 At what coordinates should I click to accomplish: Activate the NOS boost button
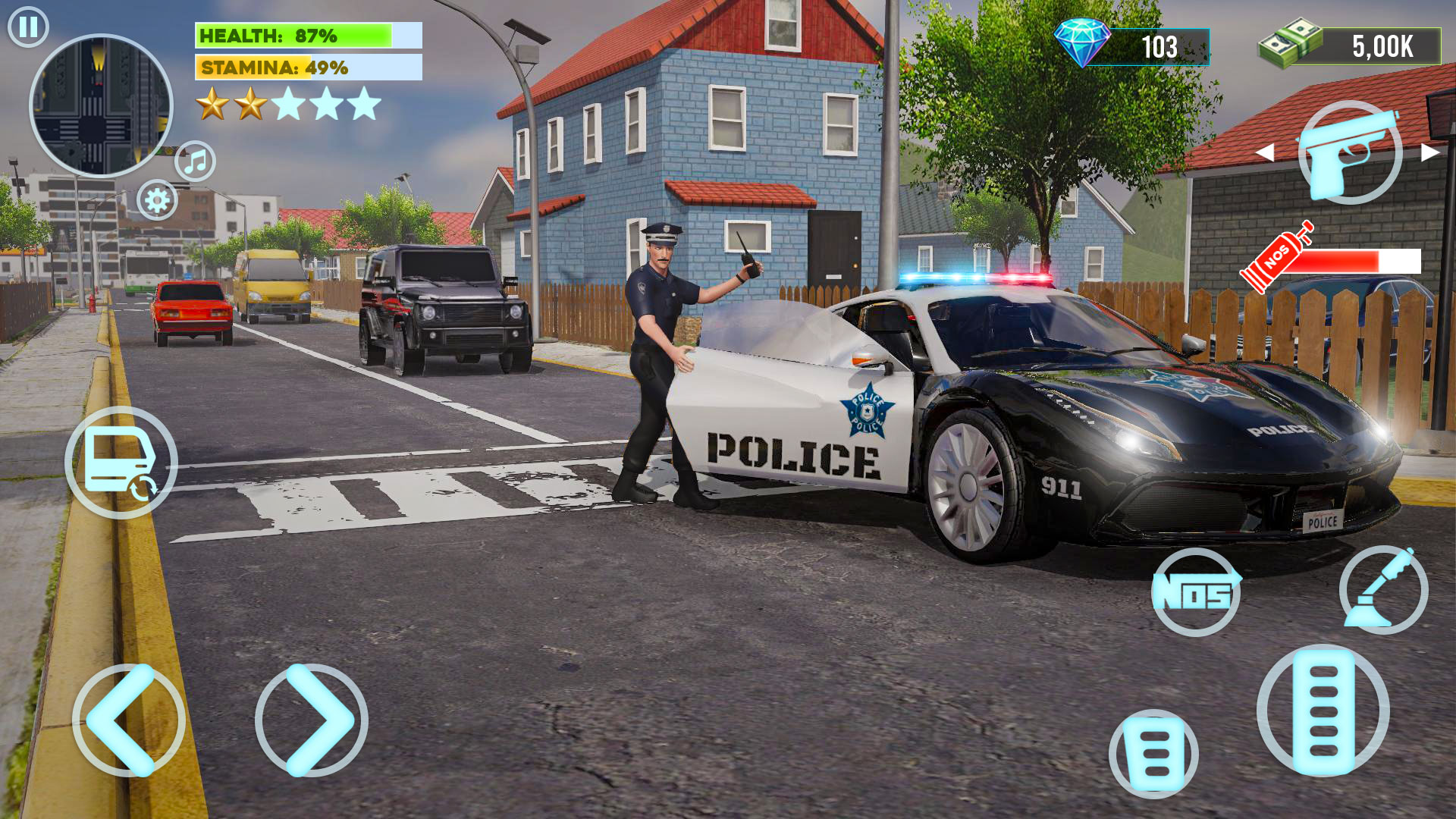point(1196,592)
